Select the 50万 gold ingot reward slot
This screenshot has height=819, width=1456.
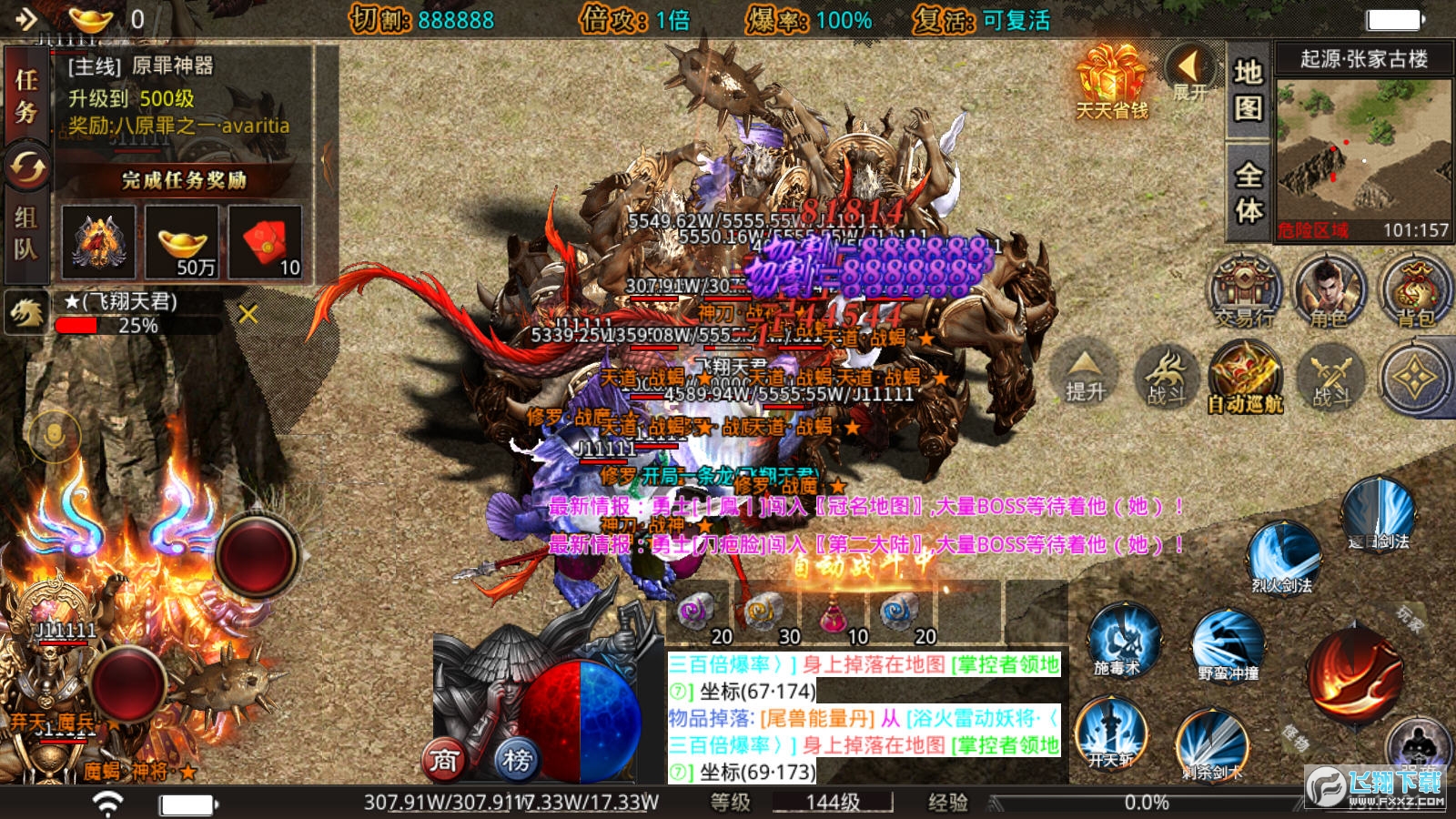tap(182, 241)
